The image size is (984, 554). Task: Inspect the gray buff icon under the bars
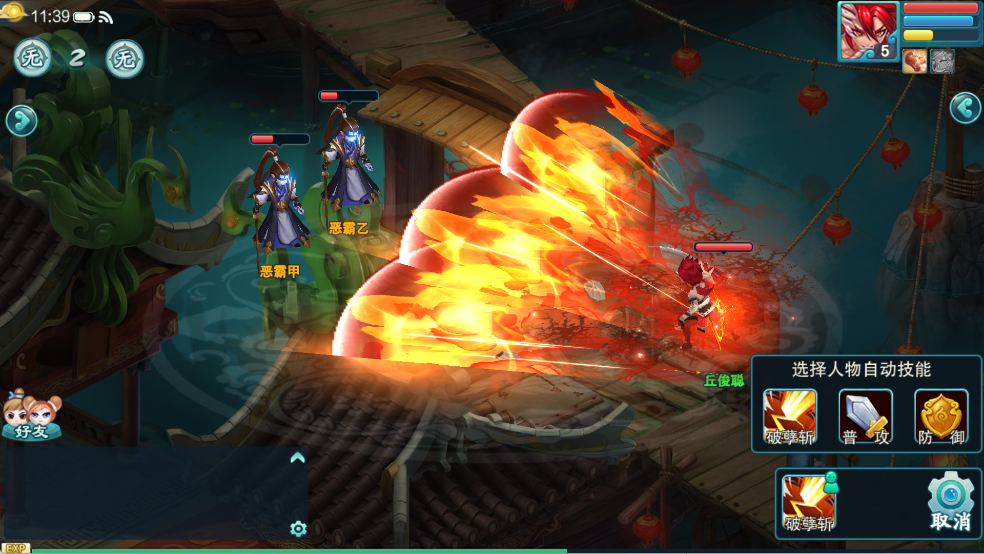pos(942,61)
